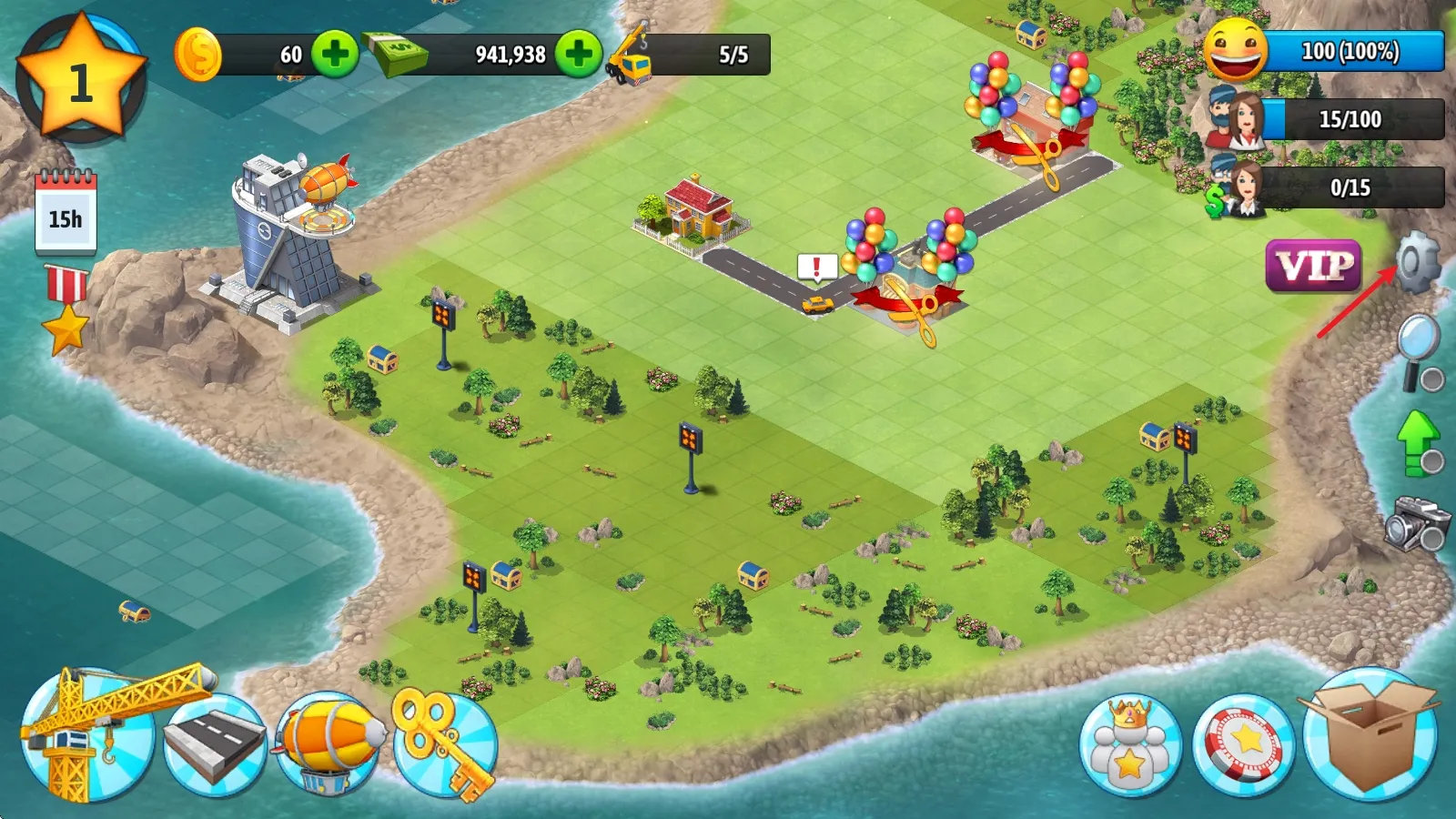Buy more cash using the green plus

579,54
